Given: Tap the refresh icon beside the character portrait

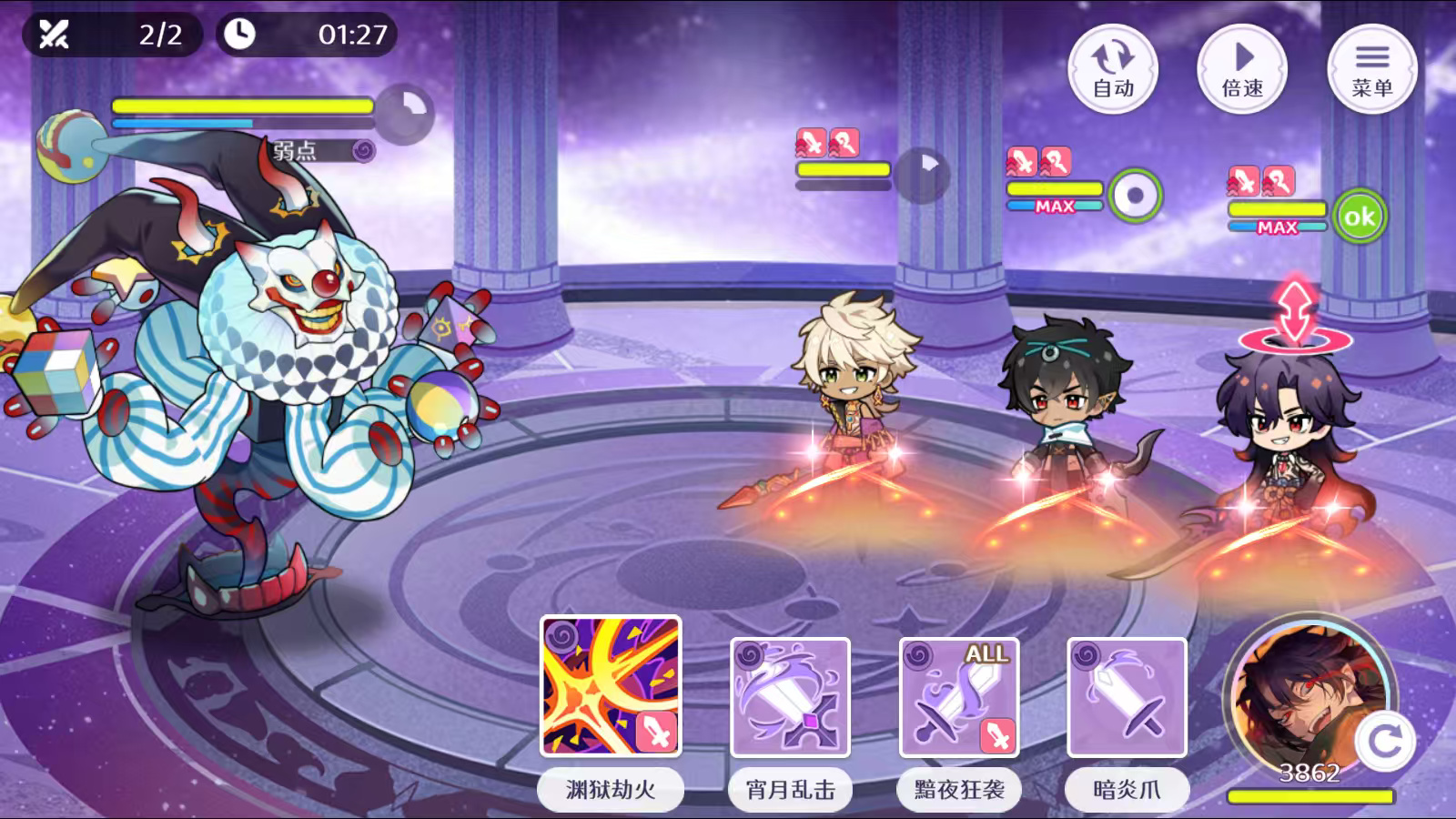Looking at the screenshot, I should click(x=1384, y=738).
